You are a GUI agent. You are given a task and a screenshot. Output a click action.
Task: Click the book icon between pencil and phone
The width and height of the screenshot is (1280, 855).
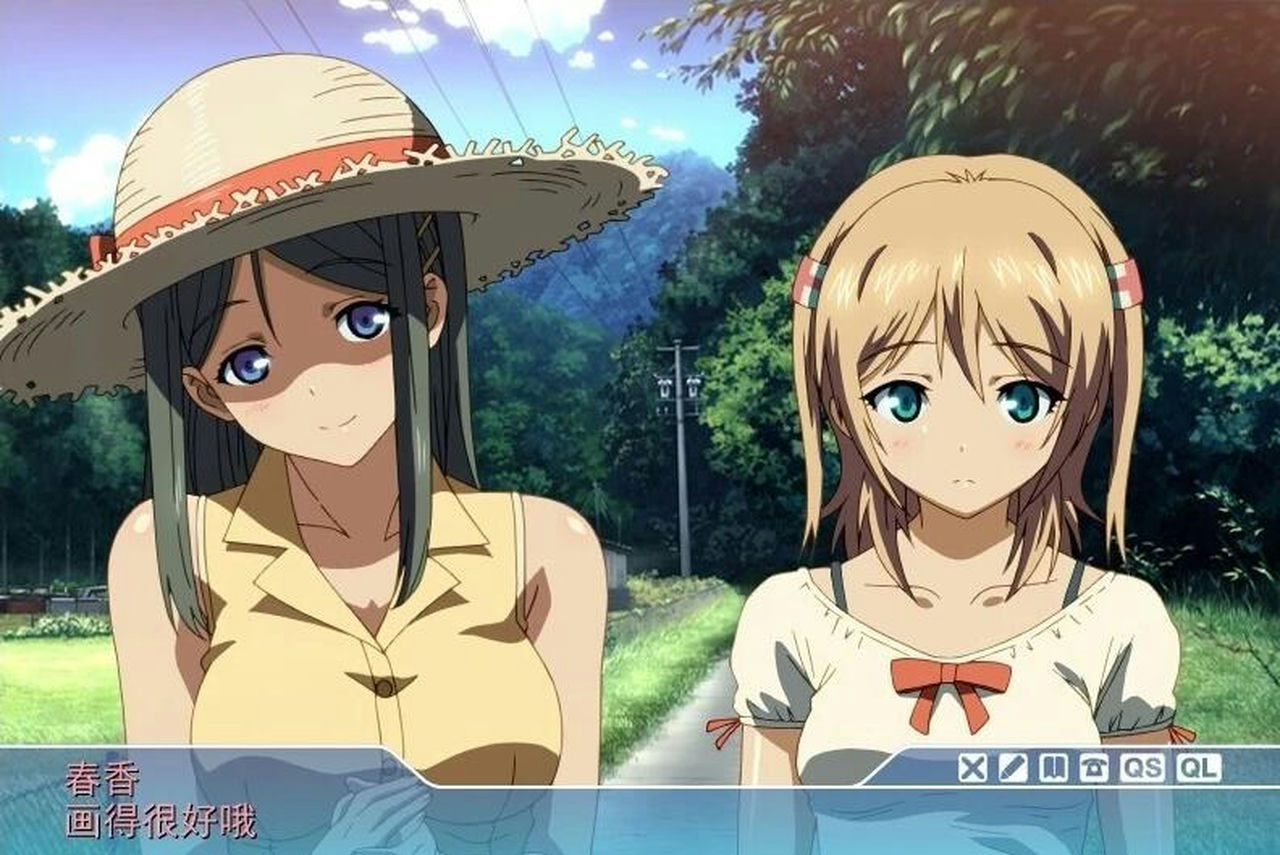click(1054, 768)
